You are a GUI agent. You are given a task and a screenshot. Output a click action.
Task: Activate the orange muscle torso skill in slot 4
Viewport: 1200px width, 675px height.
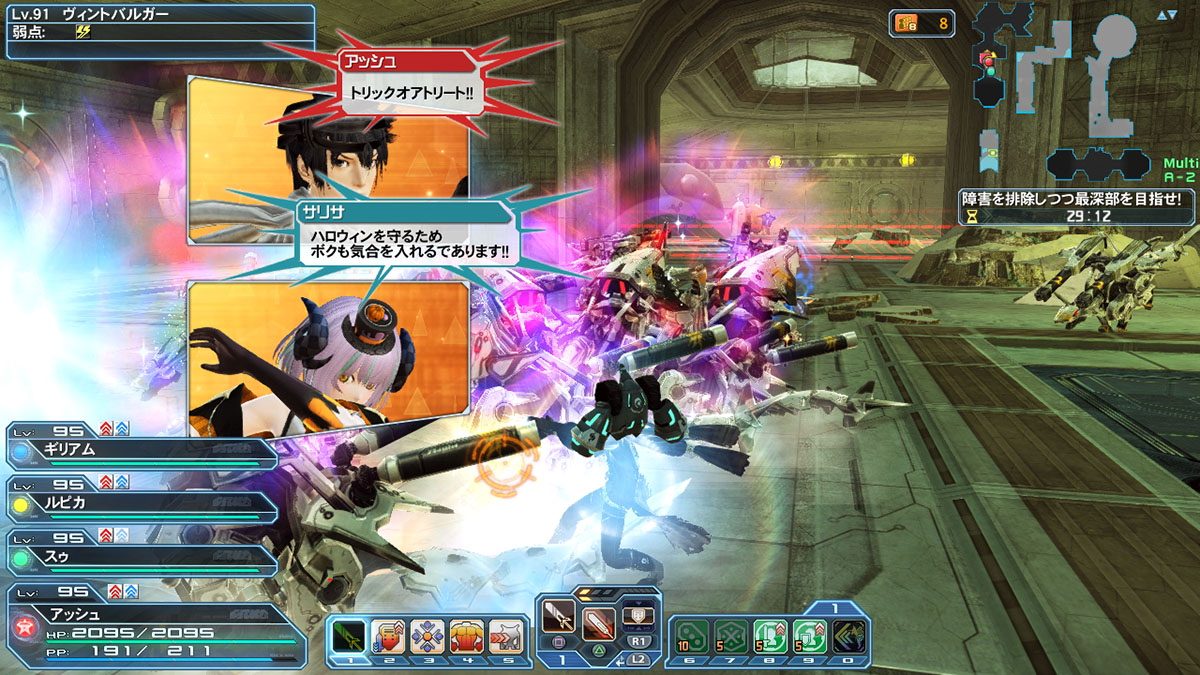pyautogui.click(x=467, y=636)
